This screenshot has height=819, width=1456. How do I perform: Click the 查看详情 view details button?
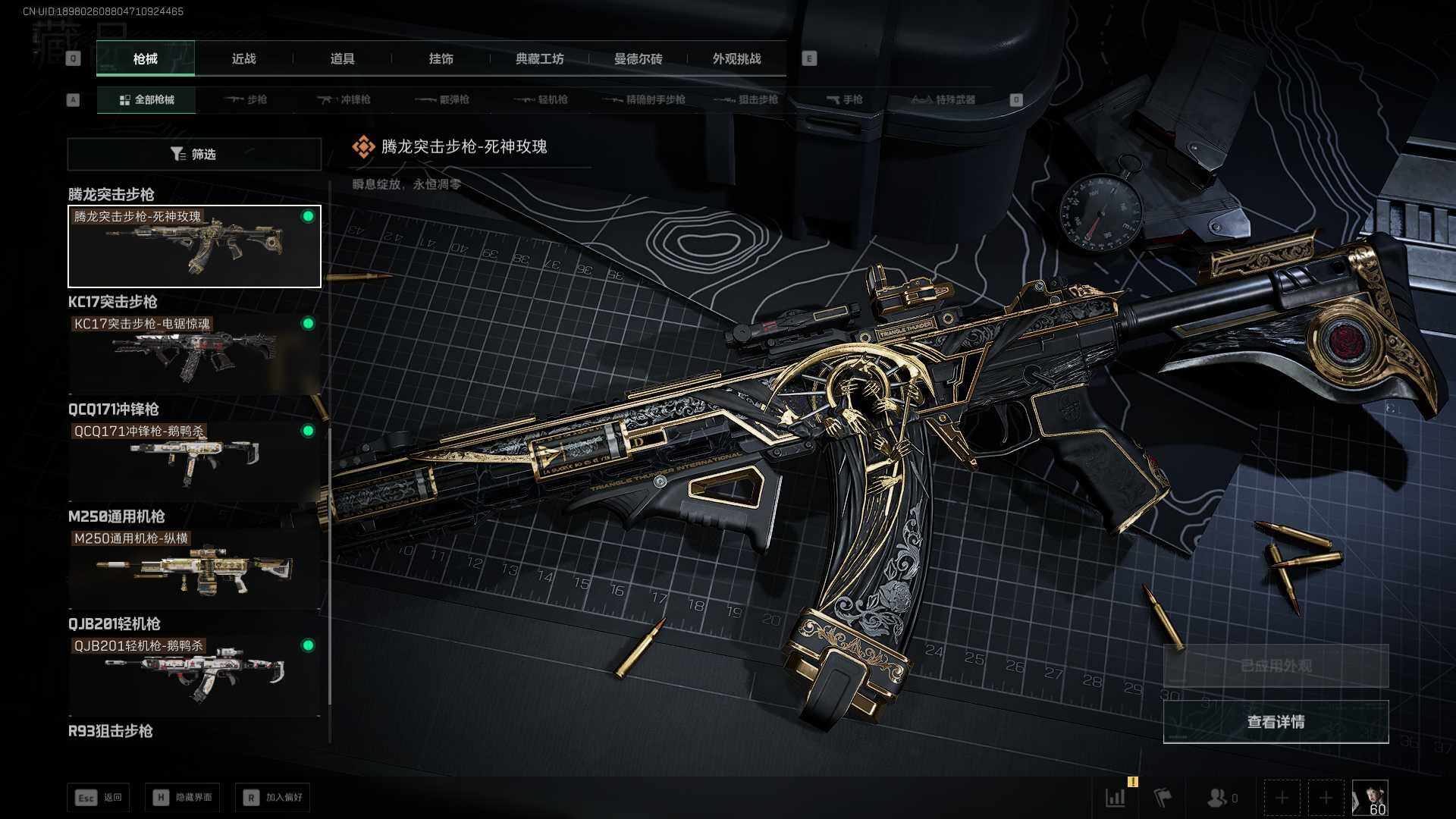pyautogui.click(x=1276, y=721)
